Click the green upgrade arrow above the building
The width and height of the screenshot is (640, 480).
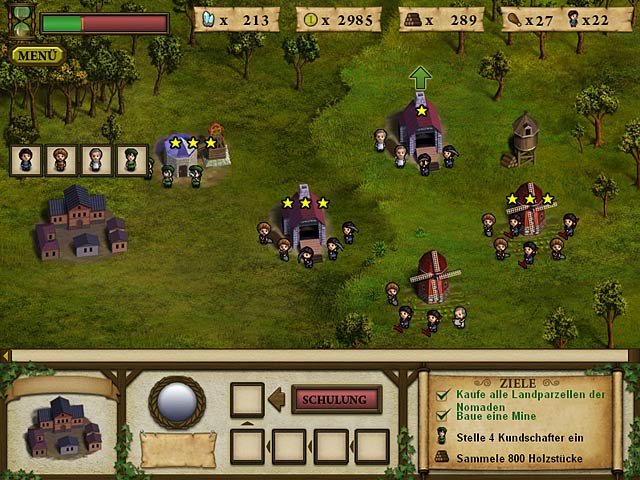420,79
